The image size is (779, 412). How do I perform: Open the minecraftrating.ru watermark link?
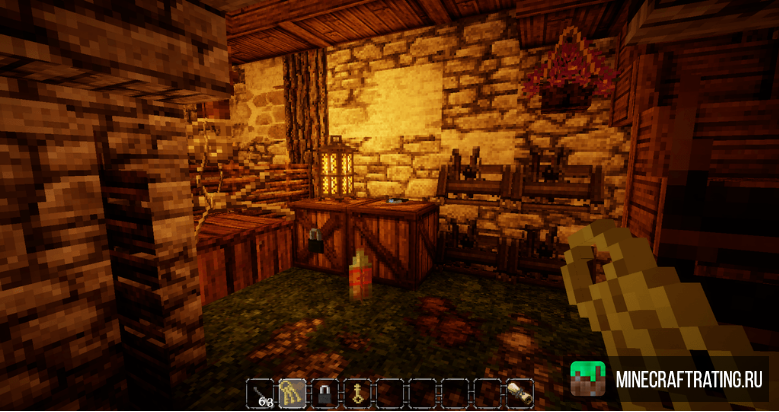[669, 380]
